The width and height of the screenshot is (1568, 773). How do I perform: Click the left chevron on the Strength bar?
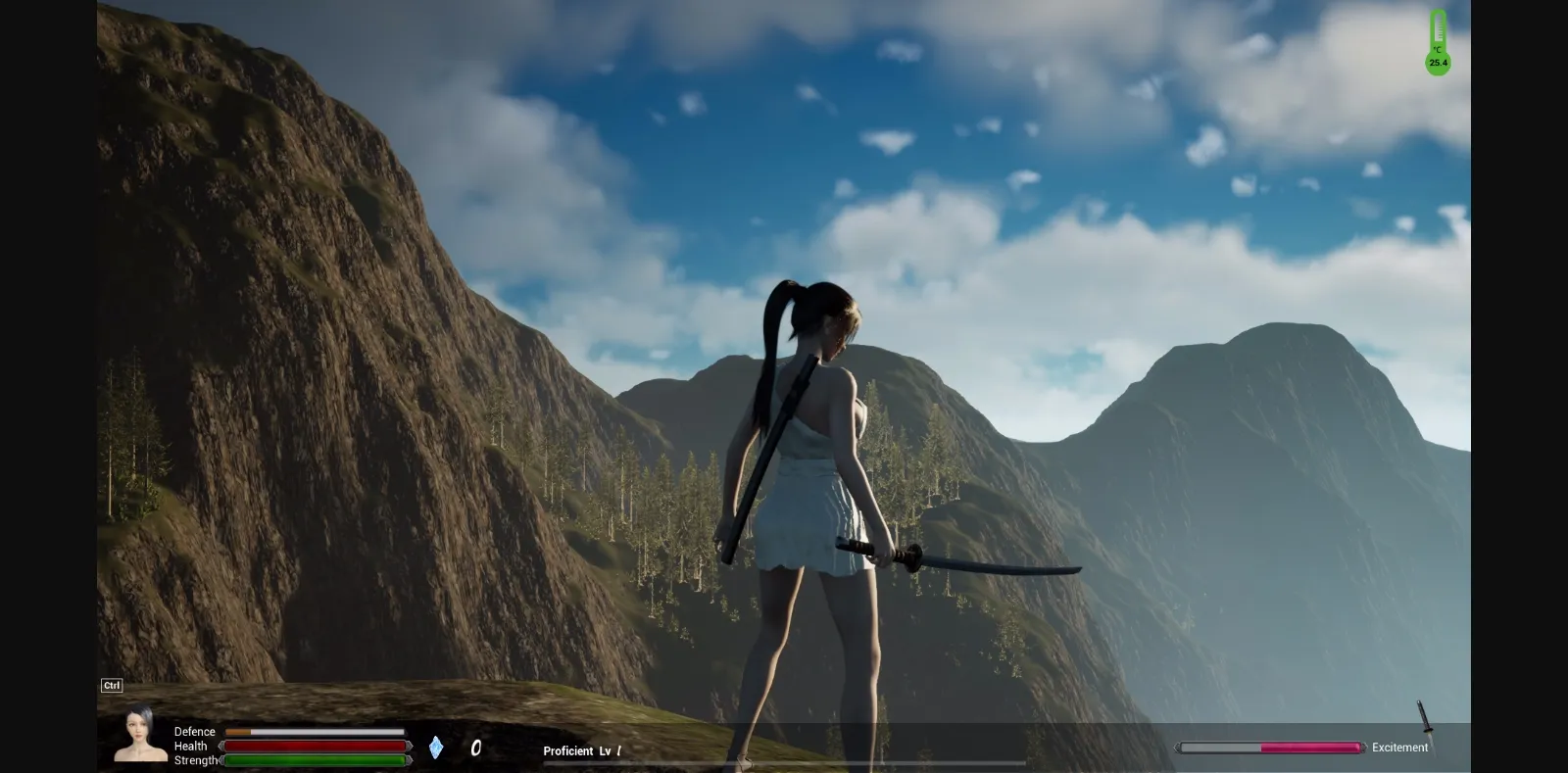click(221, 760)
